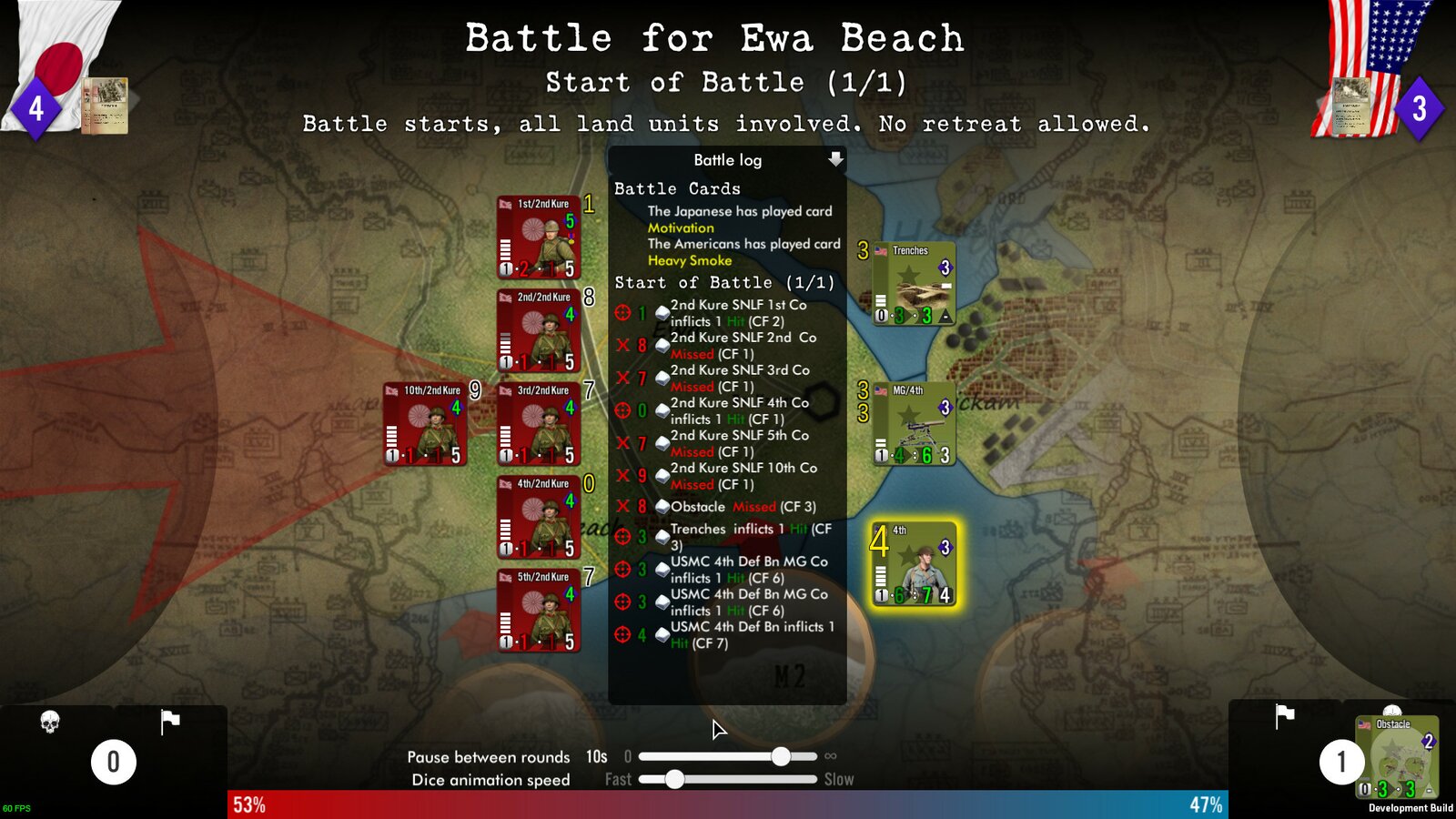Click the Dice animation speed slider handle
The height and width of the screenshot is (819, 1456).
[674, 779]
